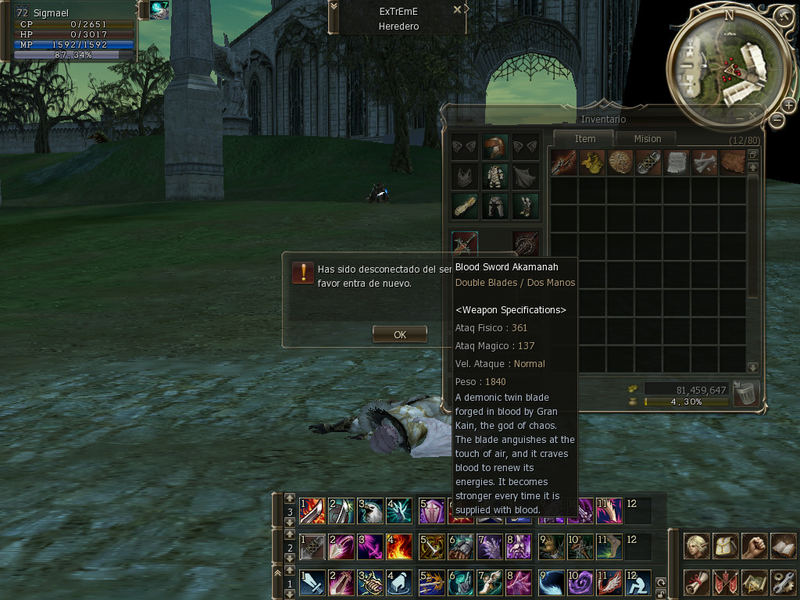The width and height of the screenshot is (800, 600).
Task: Select the equipped boots slot
Action: point(524,206)
